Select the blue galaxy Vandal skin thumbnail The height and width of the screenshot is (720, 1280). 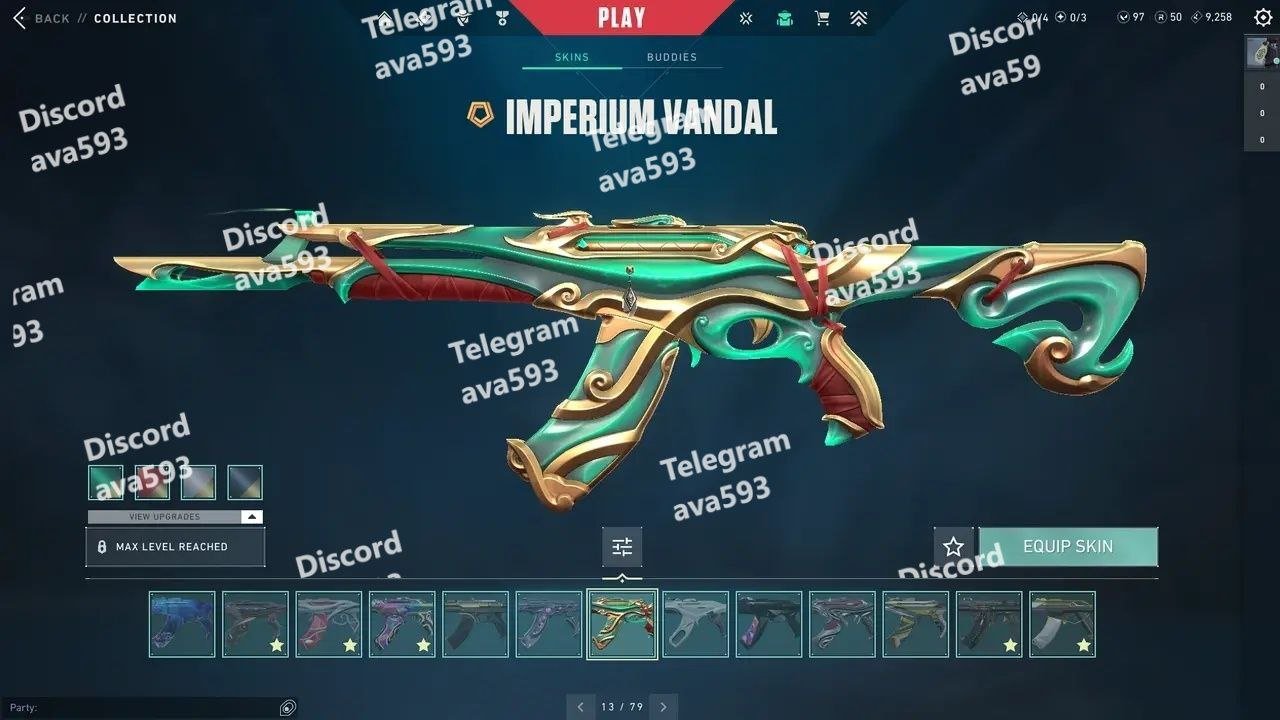tap(182, 624)
